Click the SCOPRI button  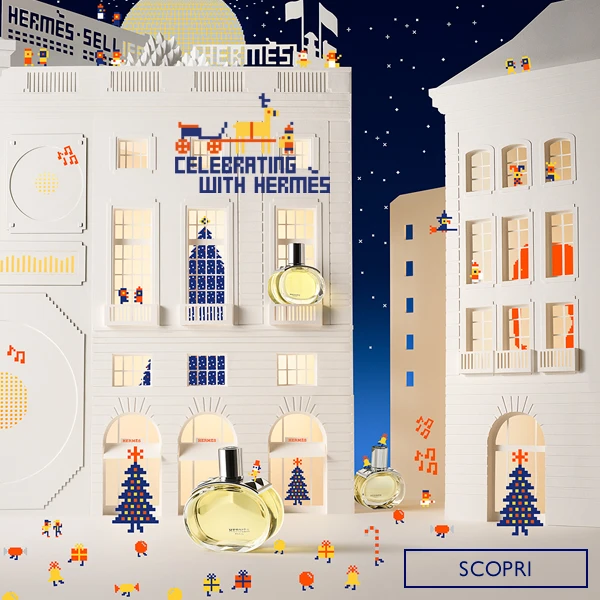495,568
